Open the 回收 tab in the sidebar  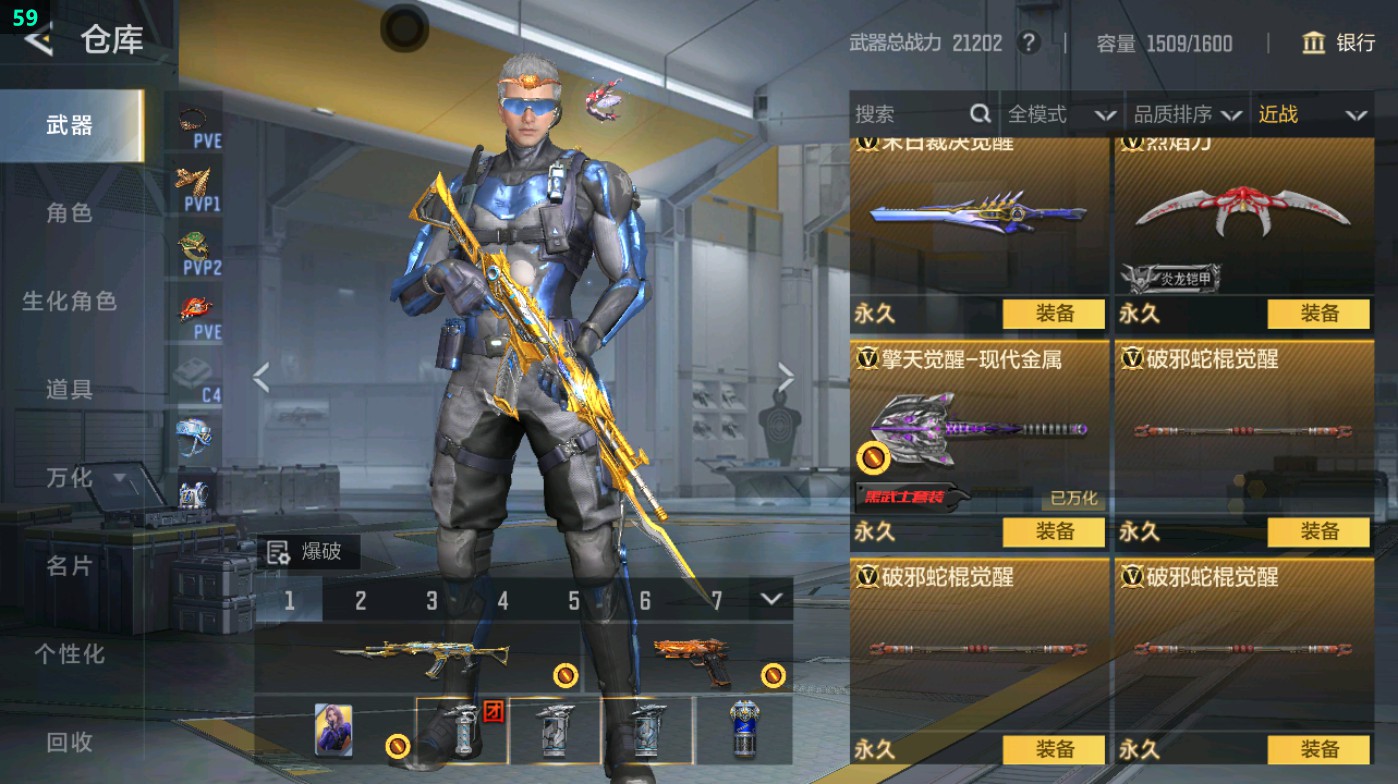(x=70, y=742)
